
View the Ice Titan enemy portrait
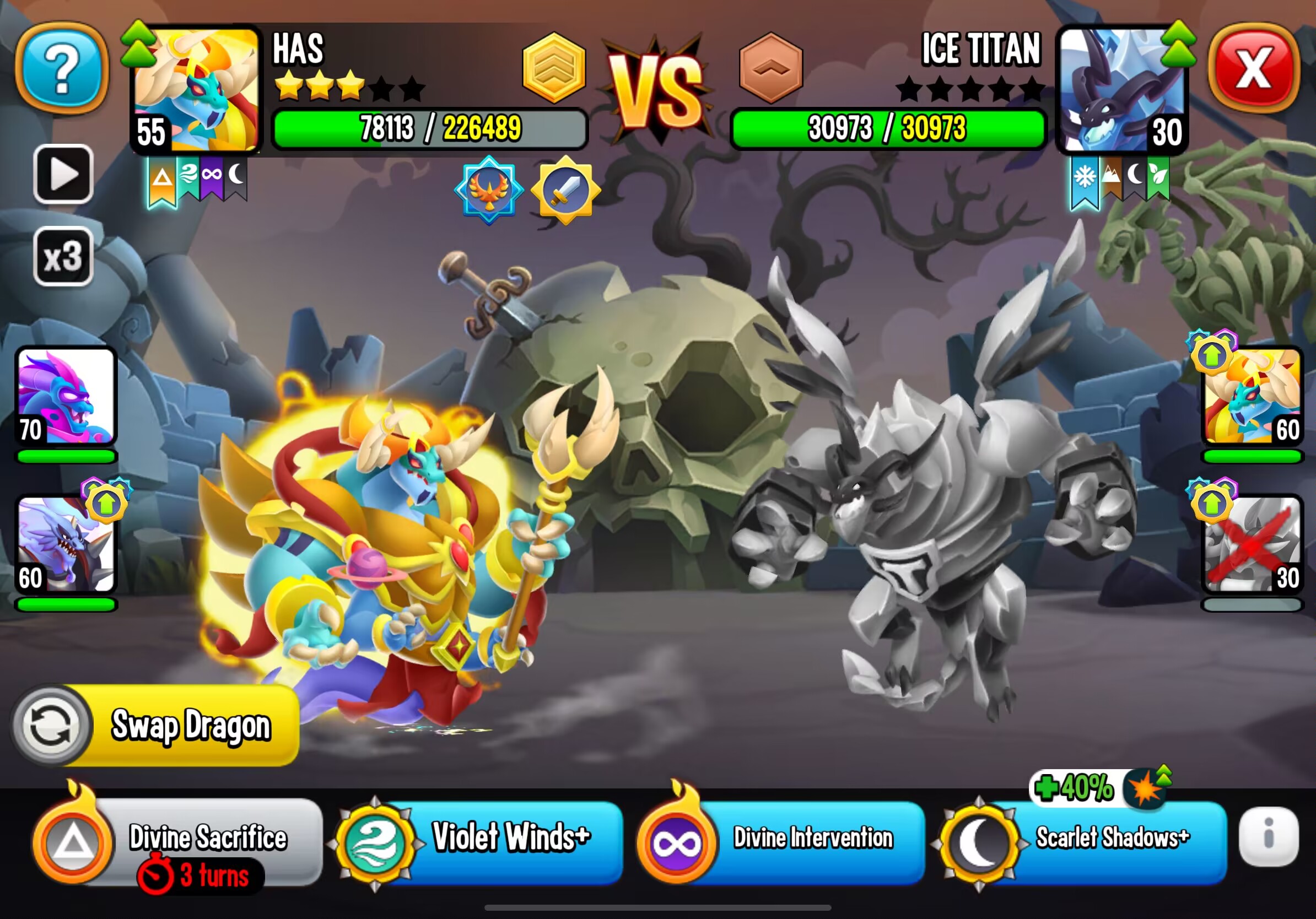1121,89
